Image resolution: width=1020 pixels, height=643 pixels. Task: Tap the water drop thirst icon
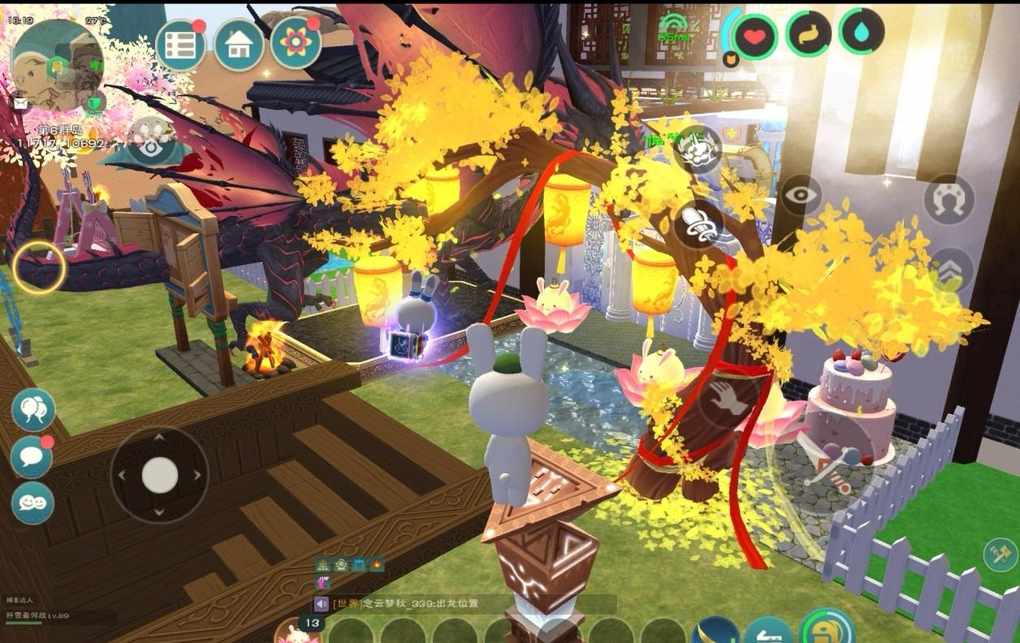(861, 32)
